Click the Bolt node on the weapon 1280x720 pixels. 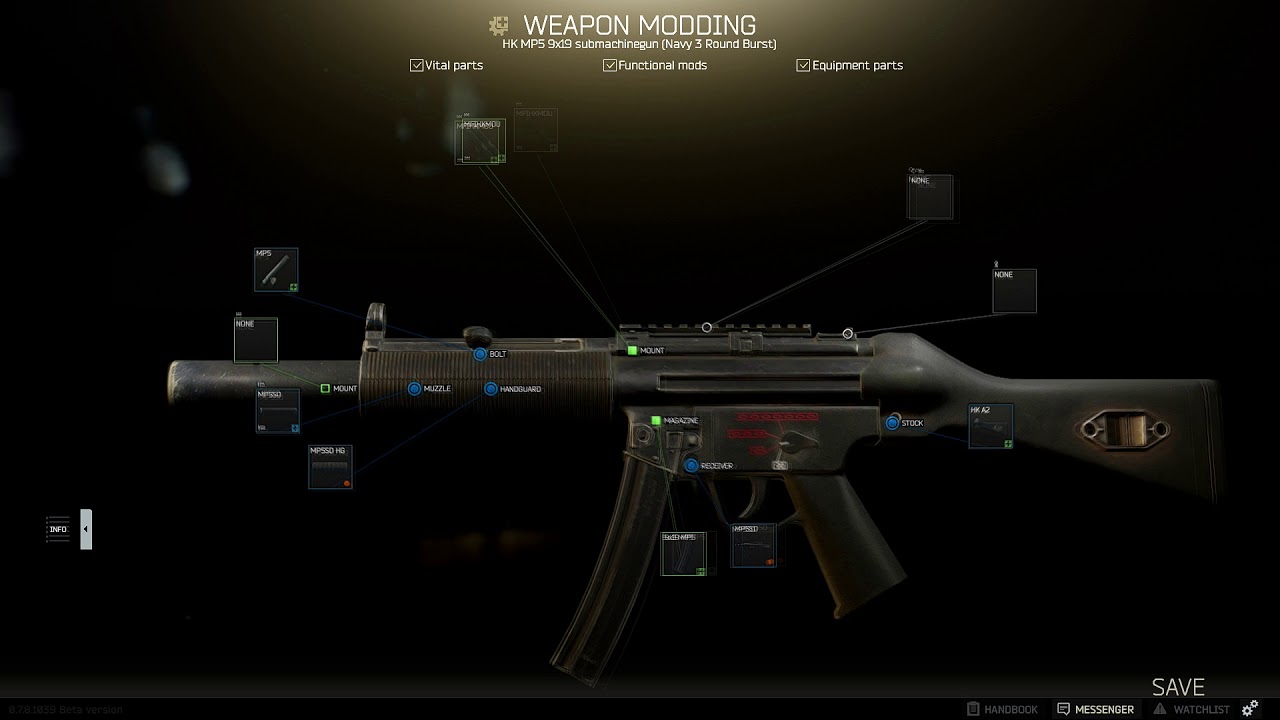click(480, 354)
